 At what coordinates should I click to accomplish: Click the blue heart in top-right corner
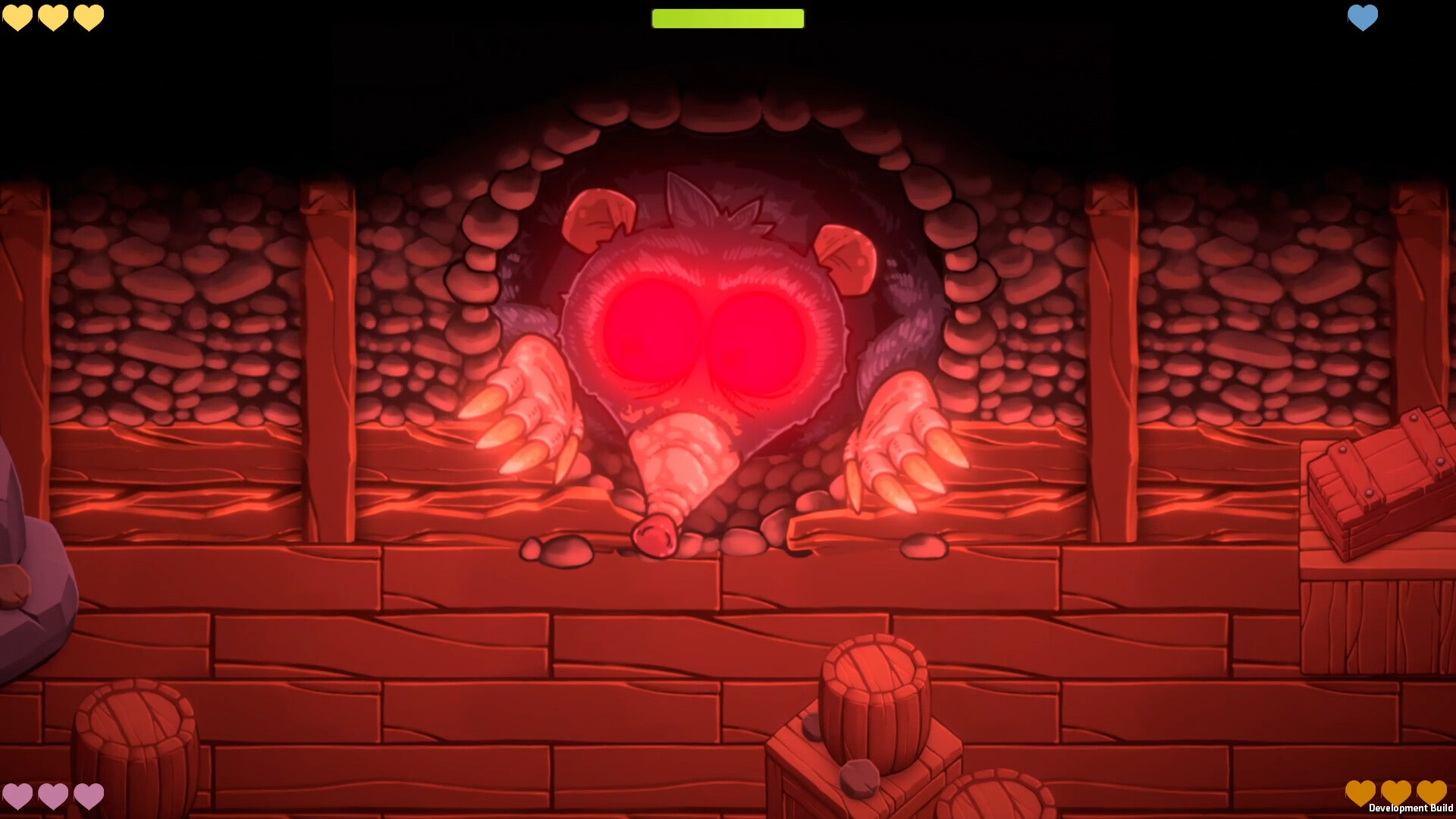(1363, 17)
